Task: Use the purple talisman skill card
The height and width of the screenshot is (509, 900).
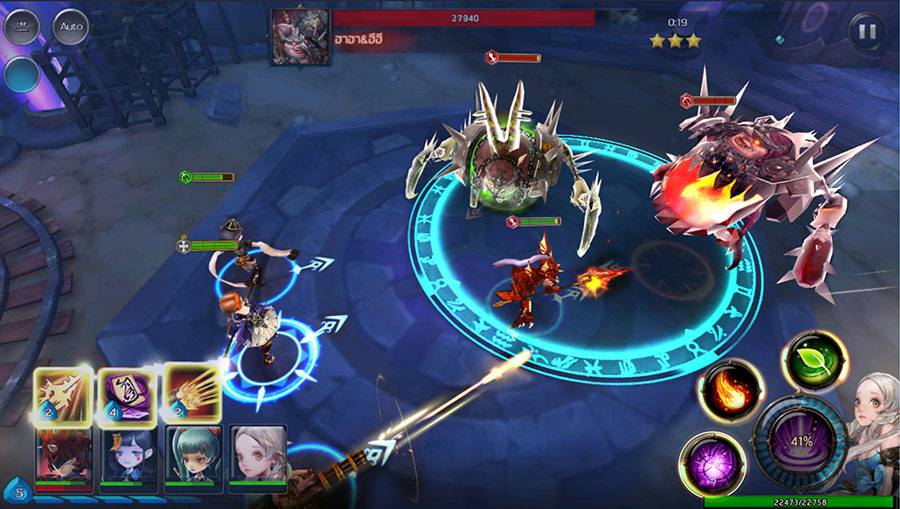Action: pyautogui.click(x=124, y=393)
